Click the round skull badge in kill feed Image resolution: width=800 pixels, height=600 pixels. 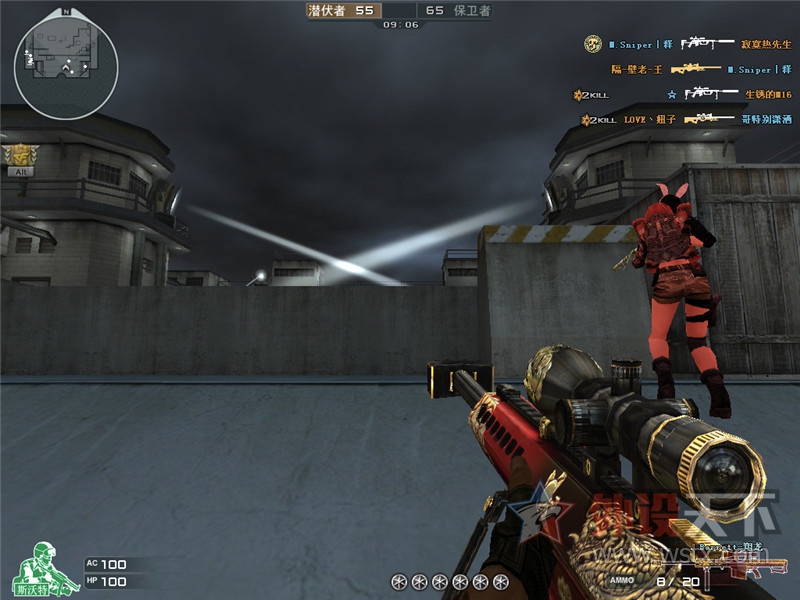pos(592,44)
